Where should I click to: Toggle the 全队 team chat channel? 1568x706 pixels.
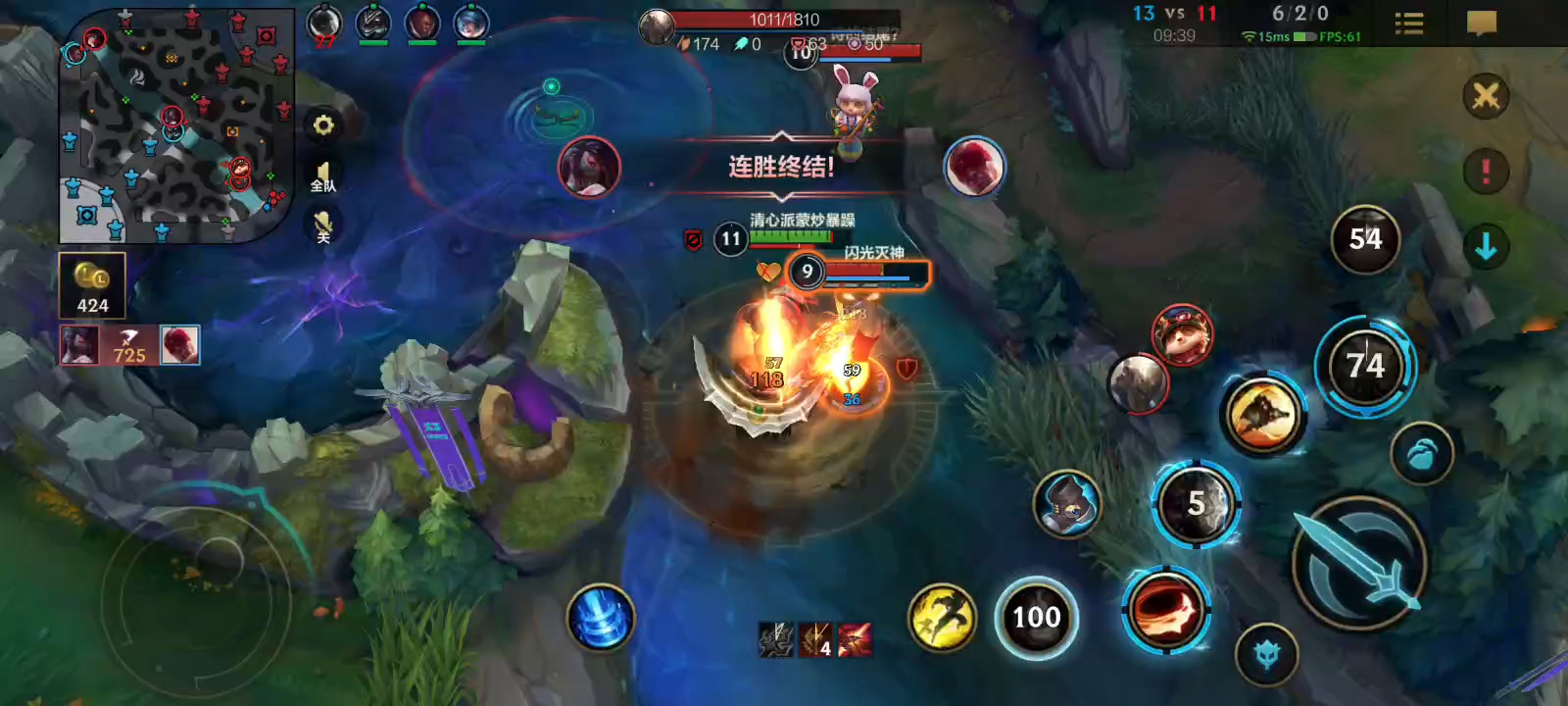click(x=323, y=177)
